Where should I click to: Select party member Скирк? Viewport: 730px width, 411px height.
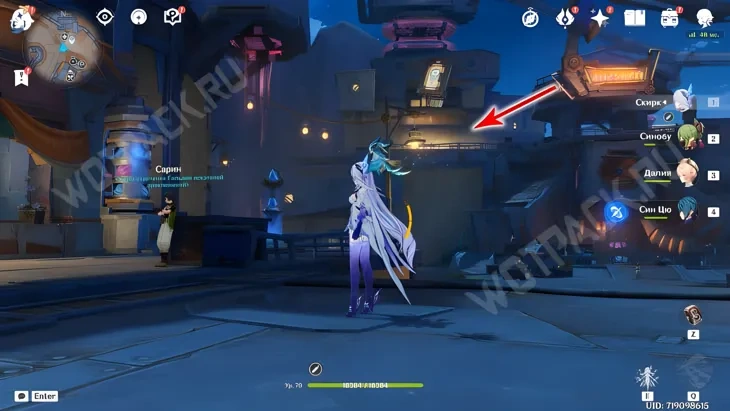click(x=683, y=102)
